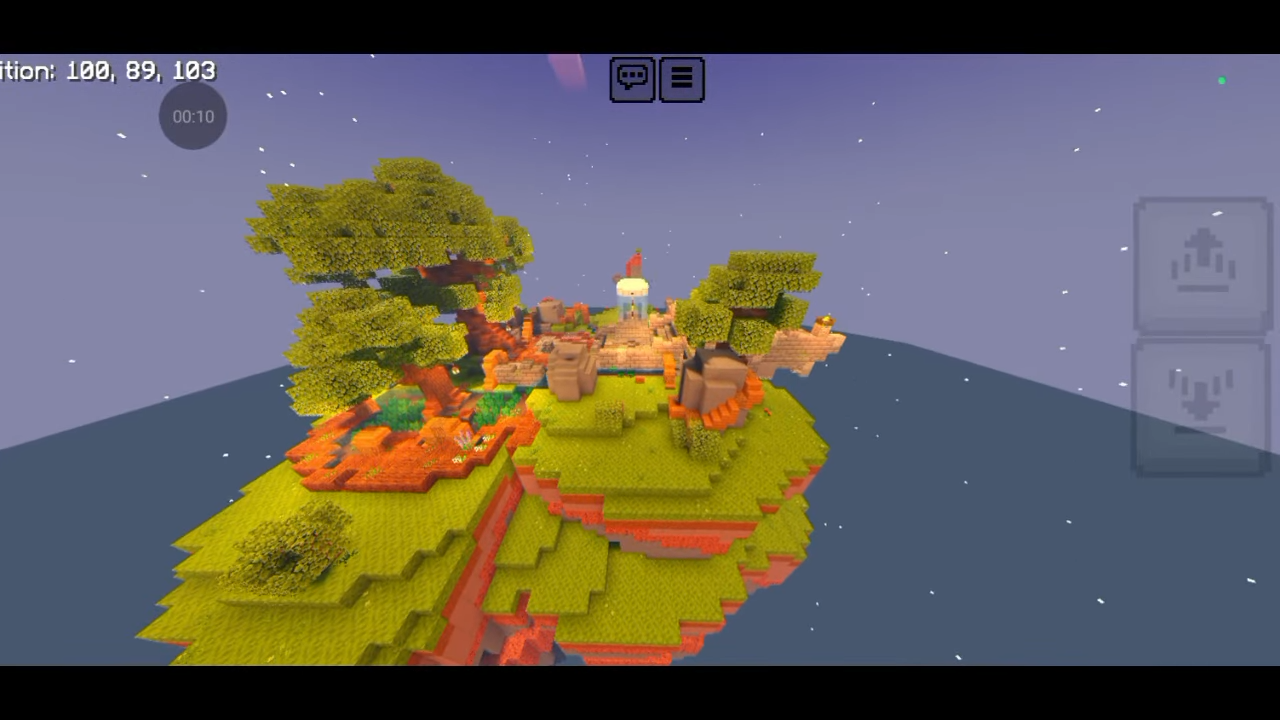Screen dimensions: 1280x720
Task: Open the chat speech bubble button
Action: [x=632, y=79]
